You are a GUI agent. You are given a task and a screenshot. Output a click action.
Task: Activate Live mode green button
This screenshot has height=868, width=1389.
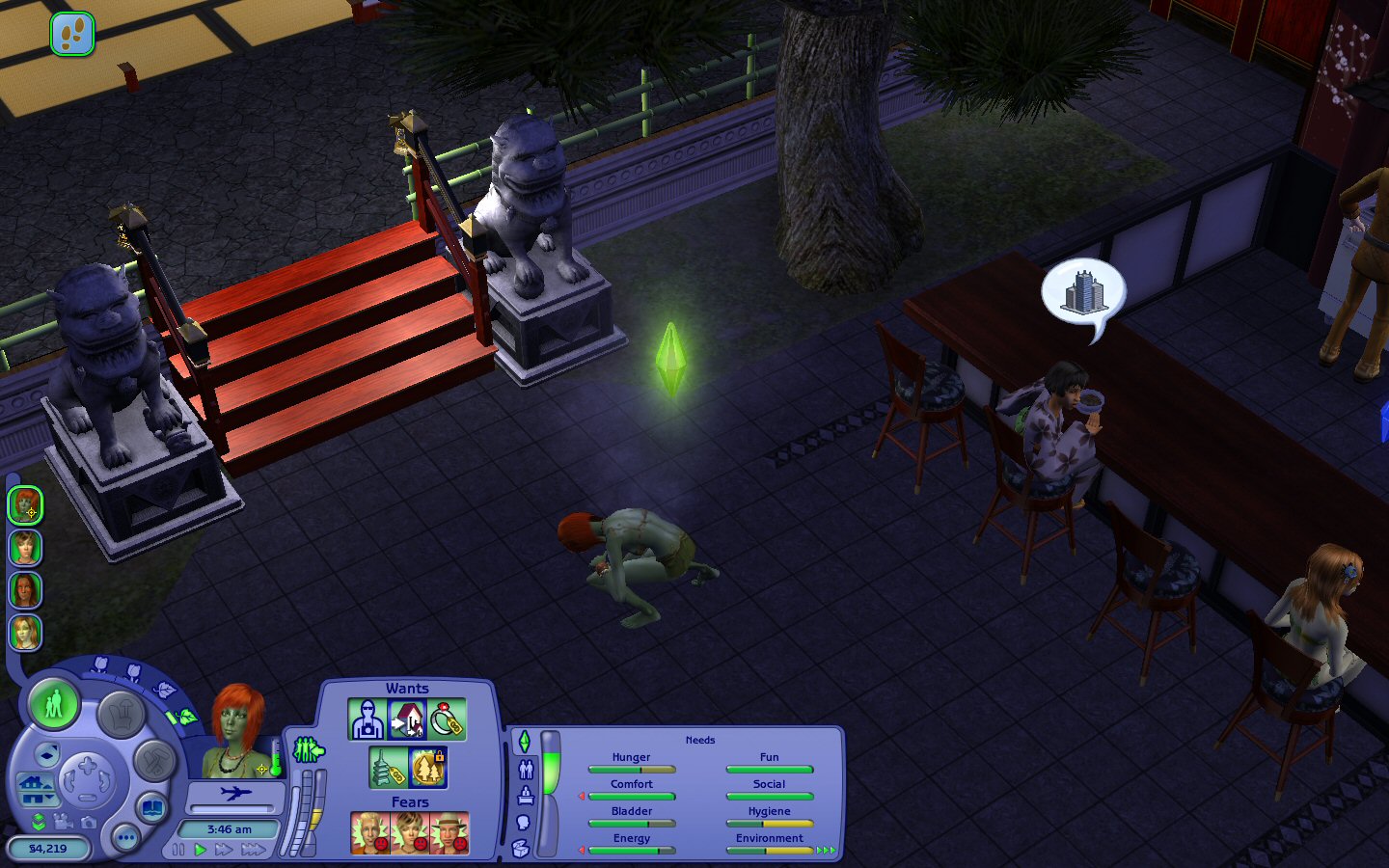[54, 704]
